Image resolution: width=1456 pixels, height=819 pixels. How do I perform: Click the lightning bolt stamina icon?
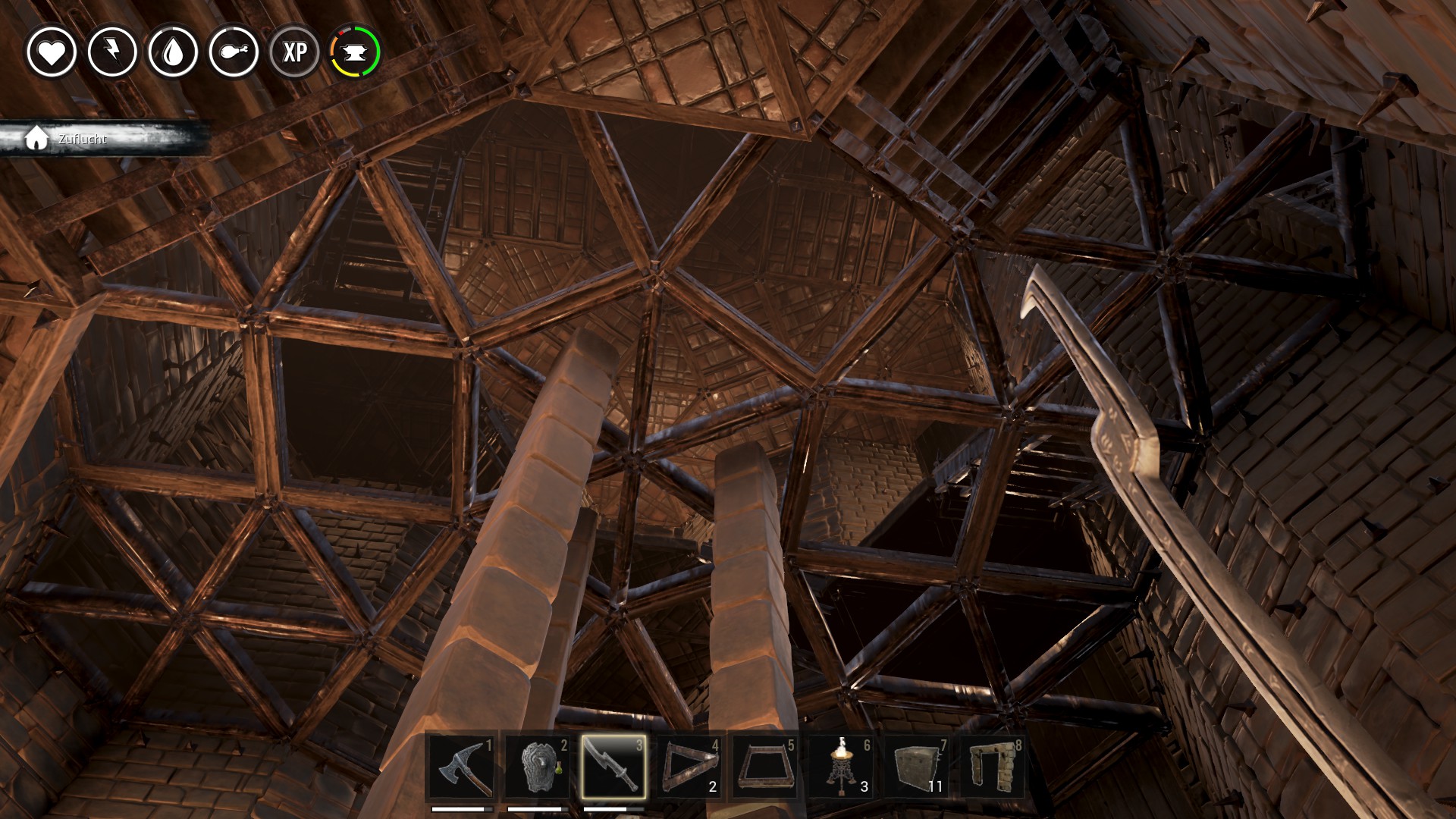coord(112,52)
